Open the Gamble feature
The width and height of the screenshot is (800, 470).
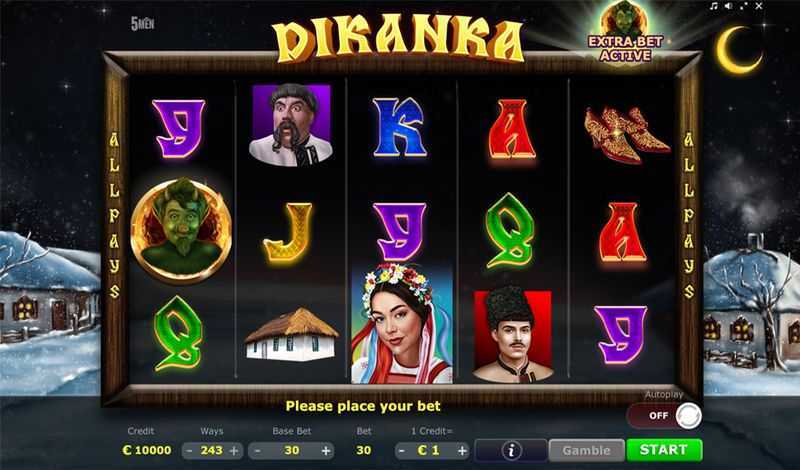pos(586,450)
